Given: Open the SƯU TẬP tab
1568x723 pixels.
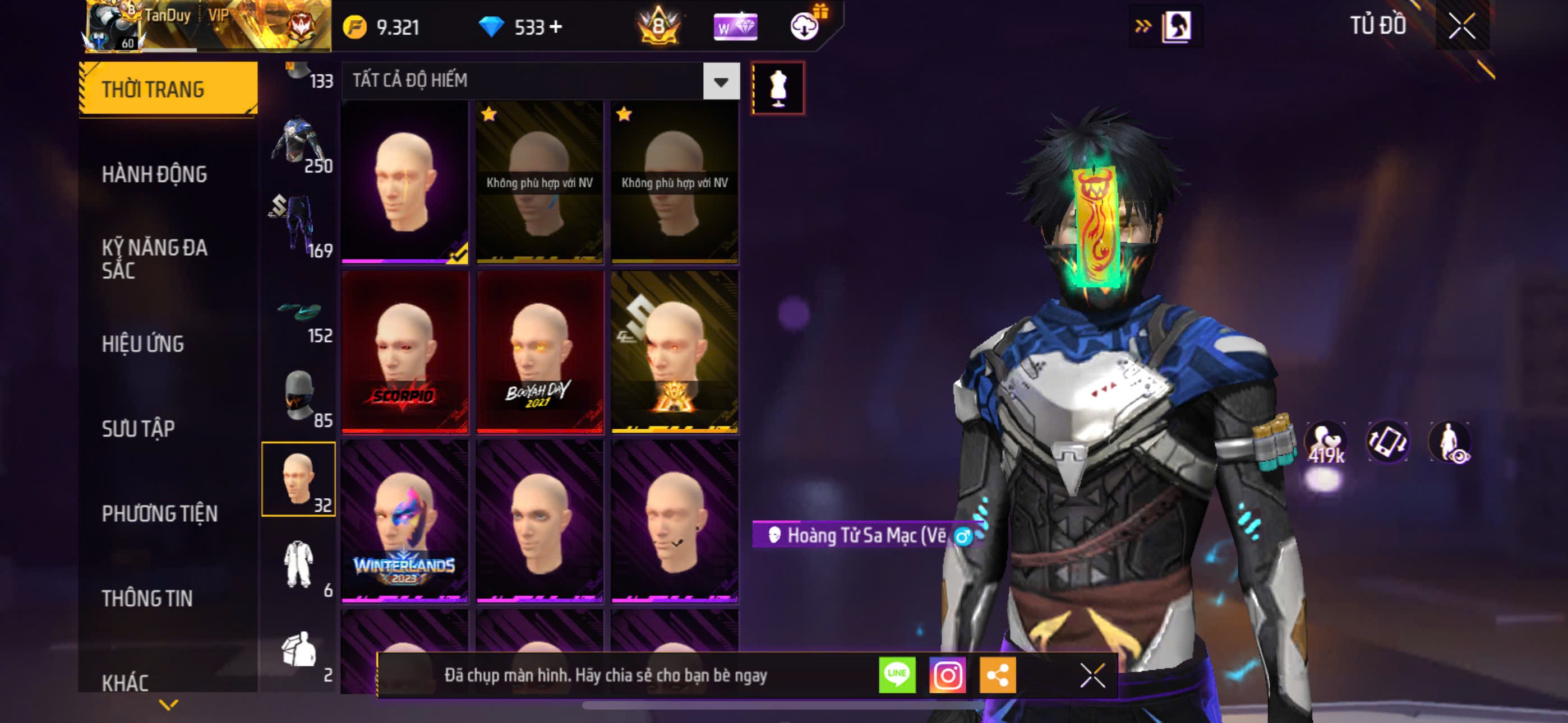Looking at the screenshot, I should click(138, 428).
